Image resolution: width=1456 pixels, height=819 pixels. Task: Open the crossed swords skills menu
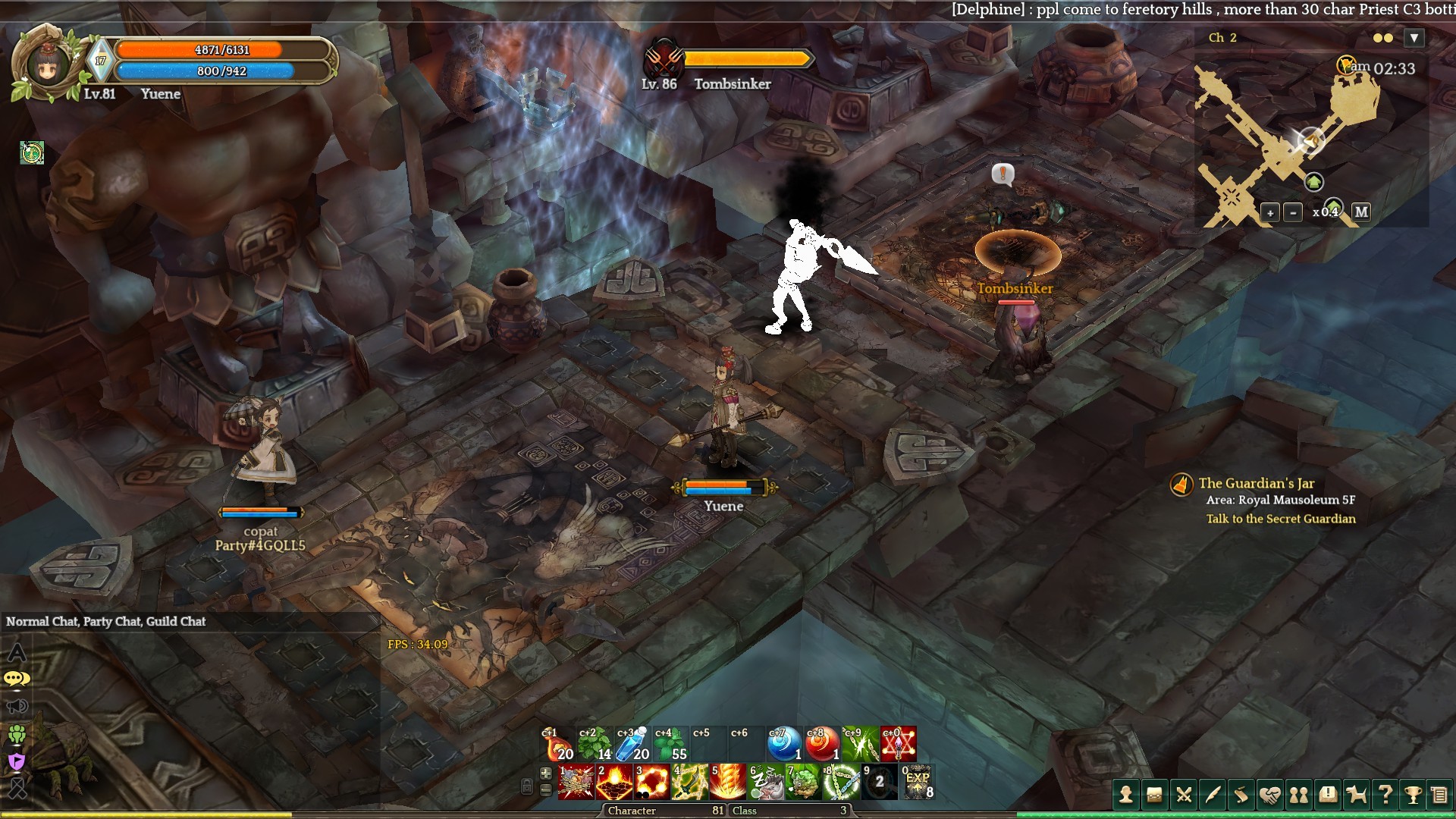[1183, 795]
